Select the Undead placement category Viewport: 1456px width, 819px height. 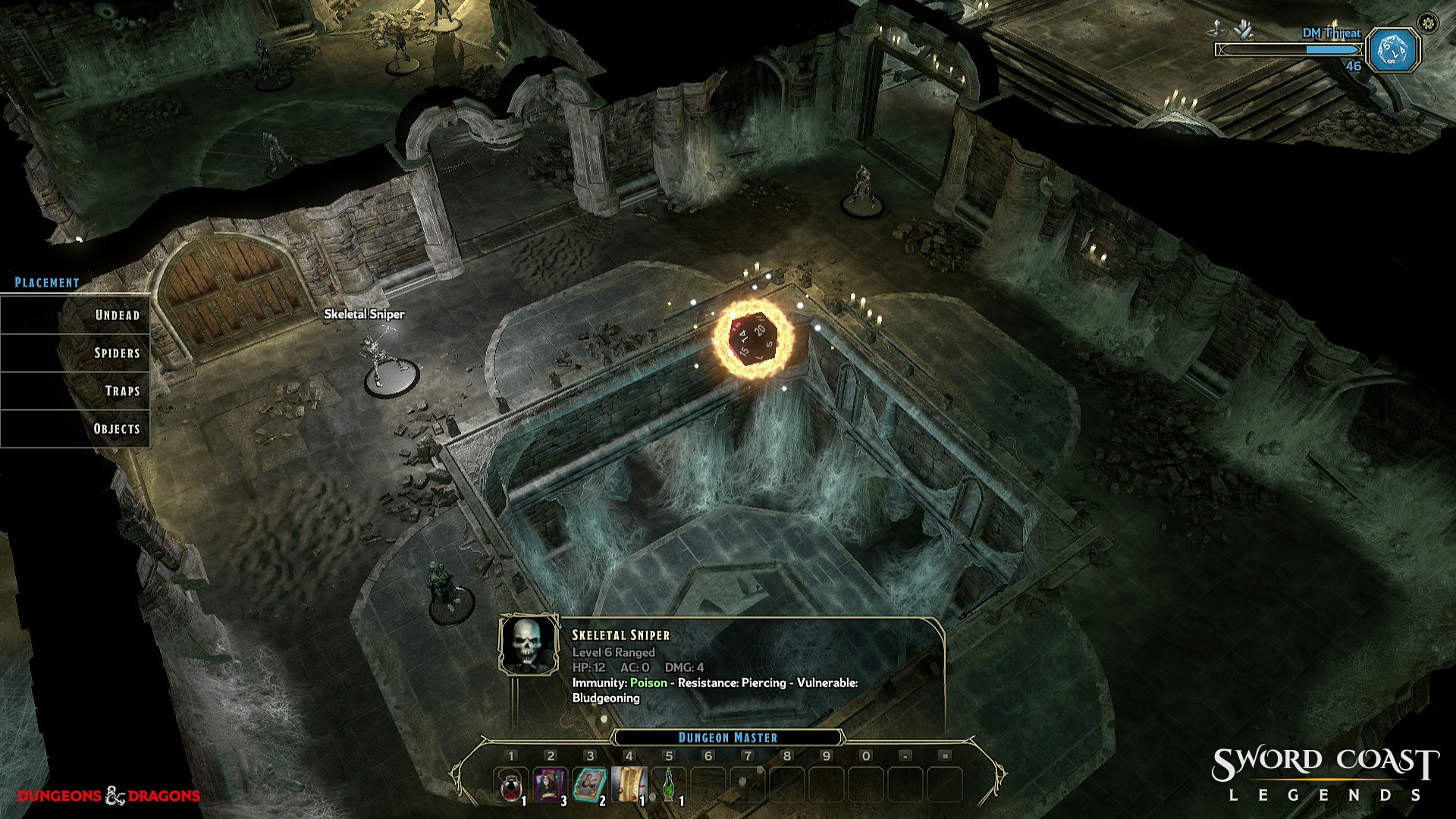click(116, 315)
